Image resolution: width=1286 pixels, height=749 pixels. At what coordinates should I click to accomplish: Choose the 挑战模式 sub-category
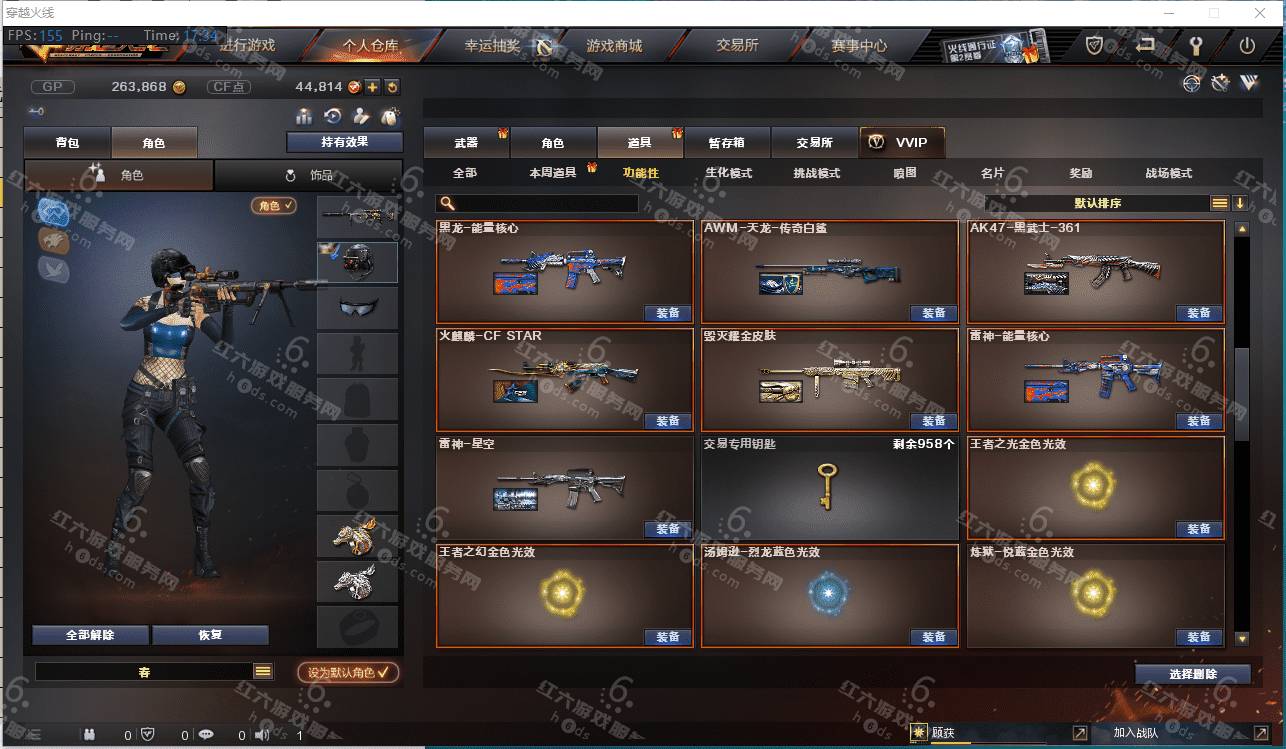pyautogui.click(x=816, y=173)
